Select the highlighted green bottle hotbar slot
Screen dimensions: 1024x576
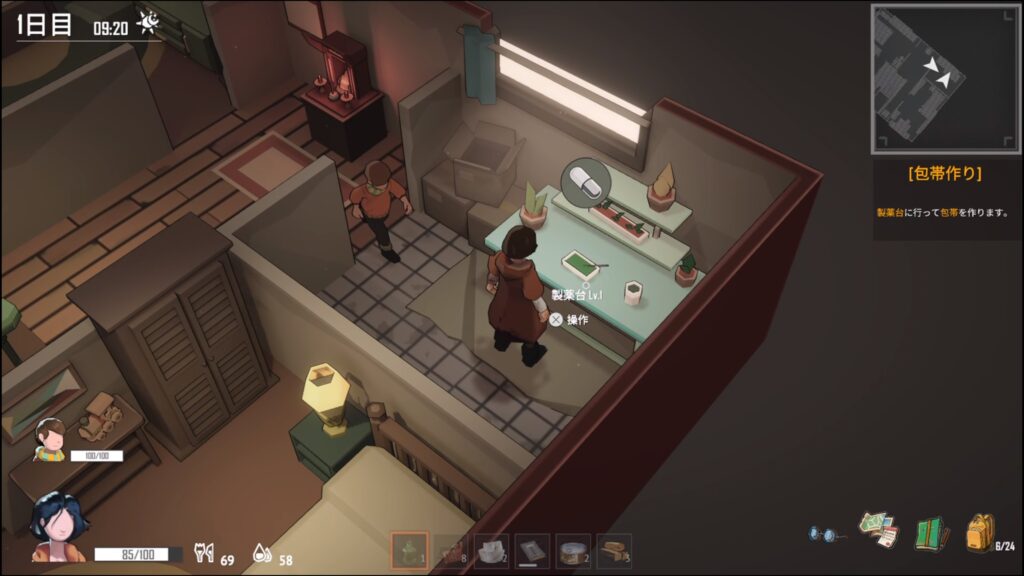click(409, 550)
